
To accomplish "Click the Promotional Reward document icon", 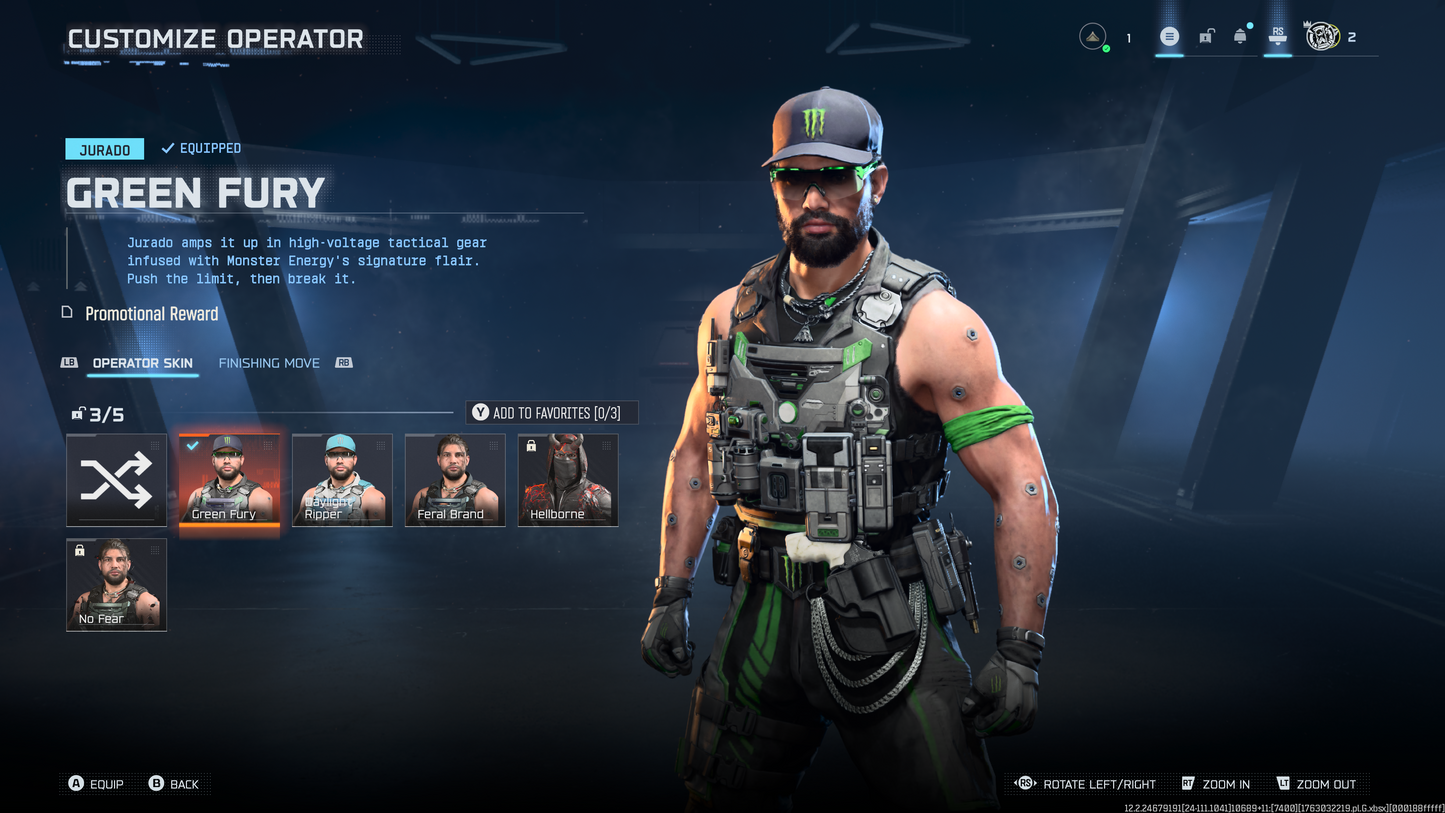I will [66, 313].
